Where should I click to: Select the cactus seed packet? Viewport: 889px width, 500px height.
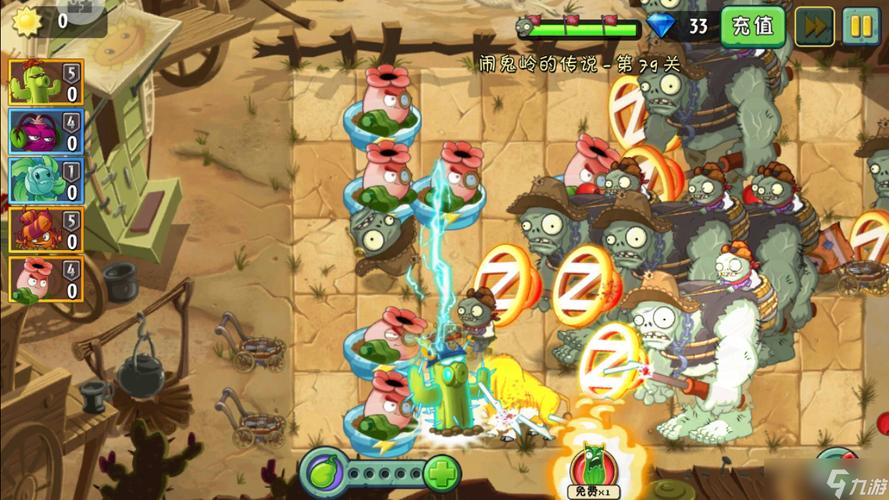coord(45,83)
